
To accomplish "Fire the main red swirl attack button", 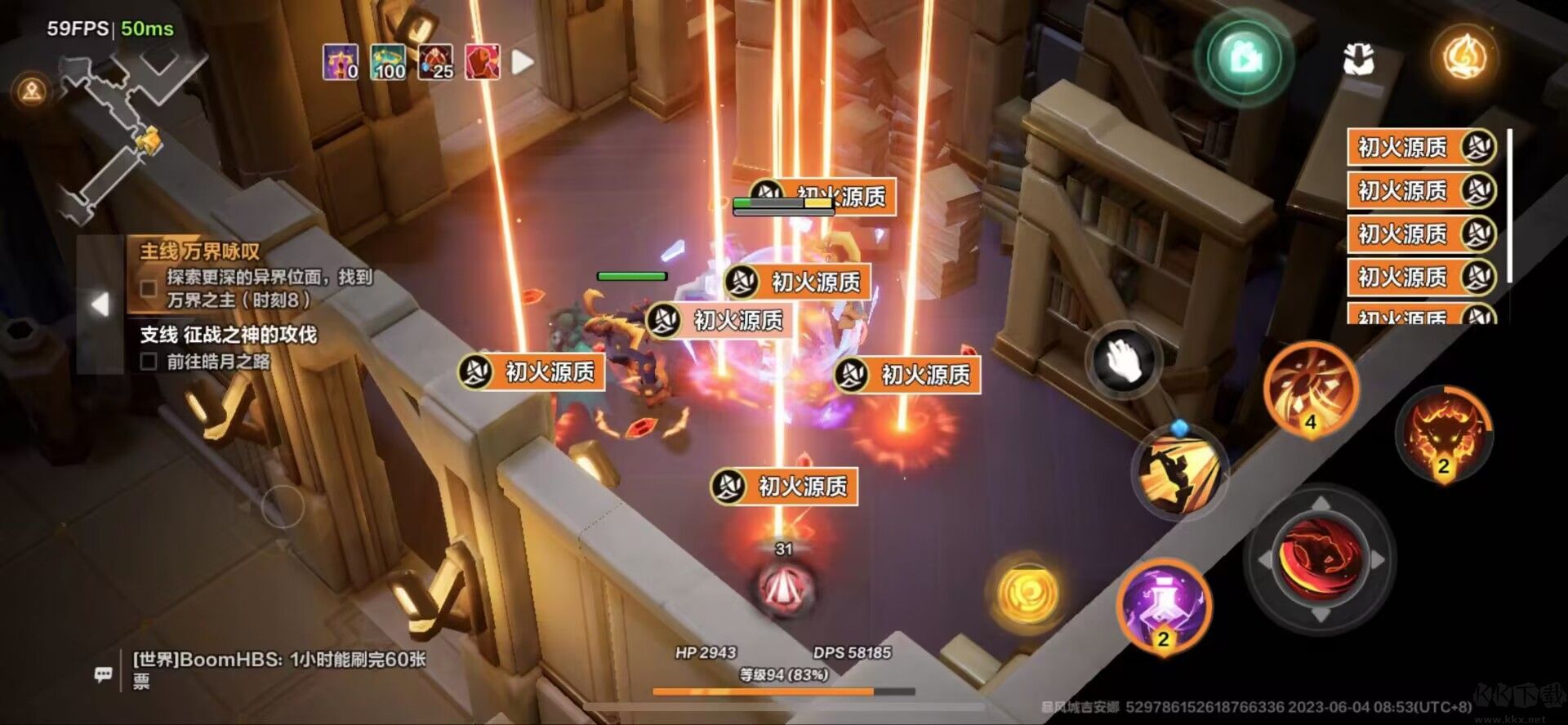I will point(1319,559).
